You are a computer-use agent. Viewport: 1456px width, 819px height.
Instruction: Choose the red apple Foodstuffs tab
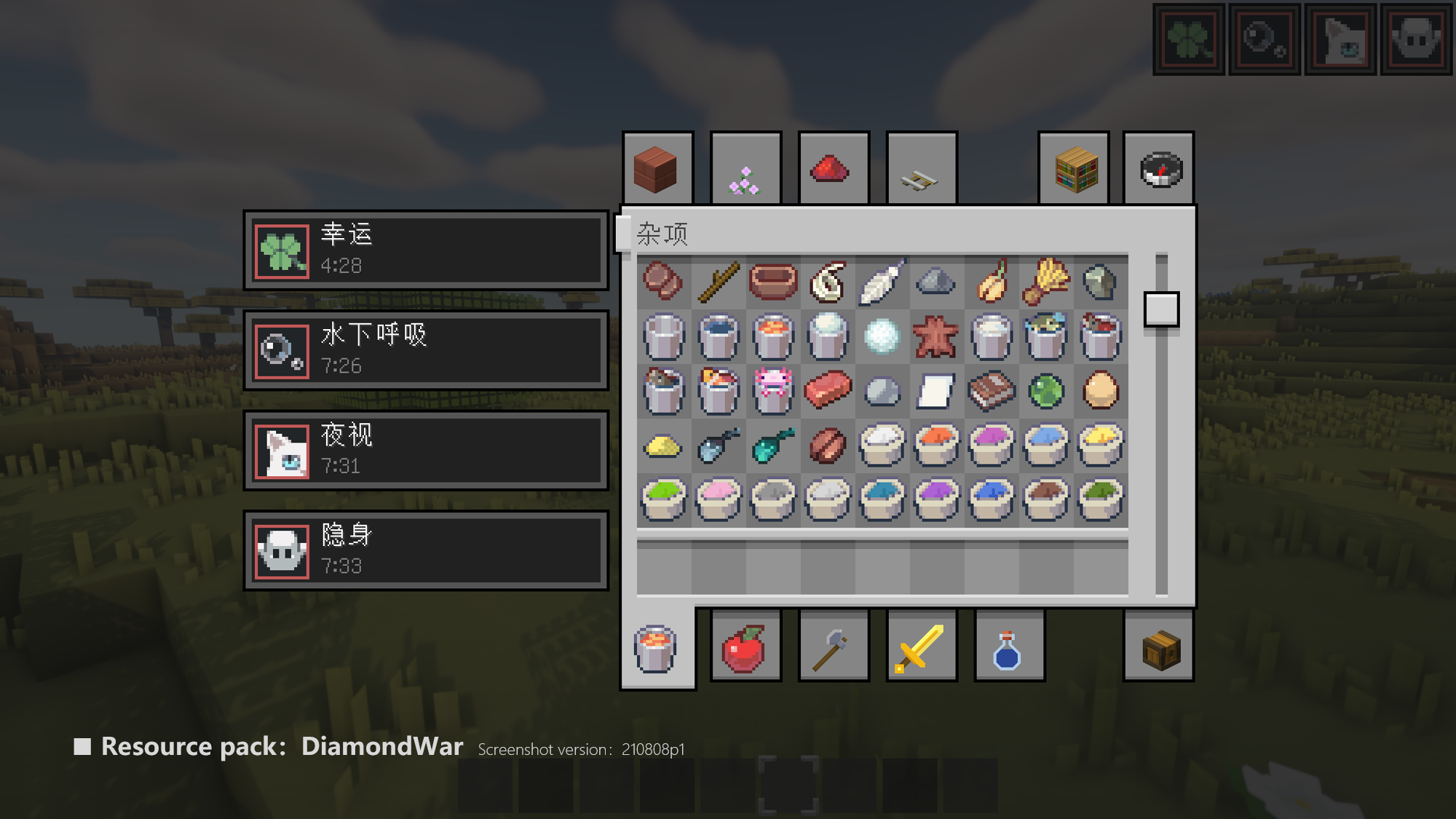coord(745,646)
